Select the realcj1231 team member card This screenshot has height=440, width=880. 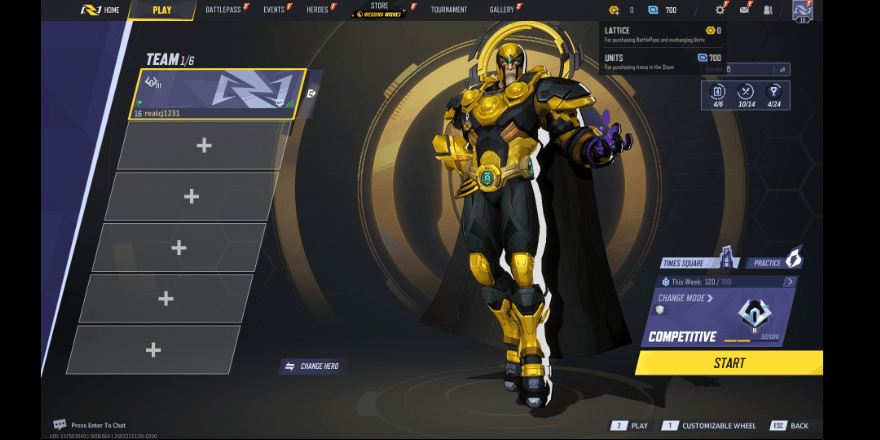pyautogui.click(x=217, y=94)
